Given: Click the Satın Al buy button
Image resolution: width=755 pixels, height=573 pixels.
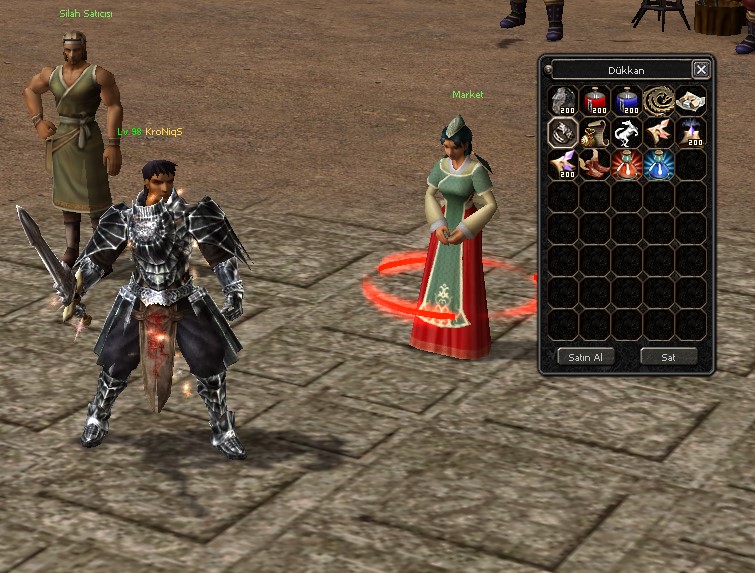Looking at the screenshot, I should (x=585, y=357).
